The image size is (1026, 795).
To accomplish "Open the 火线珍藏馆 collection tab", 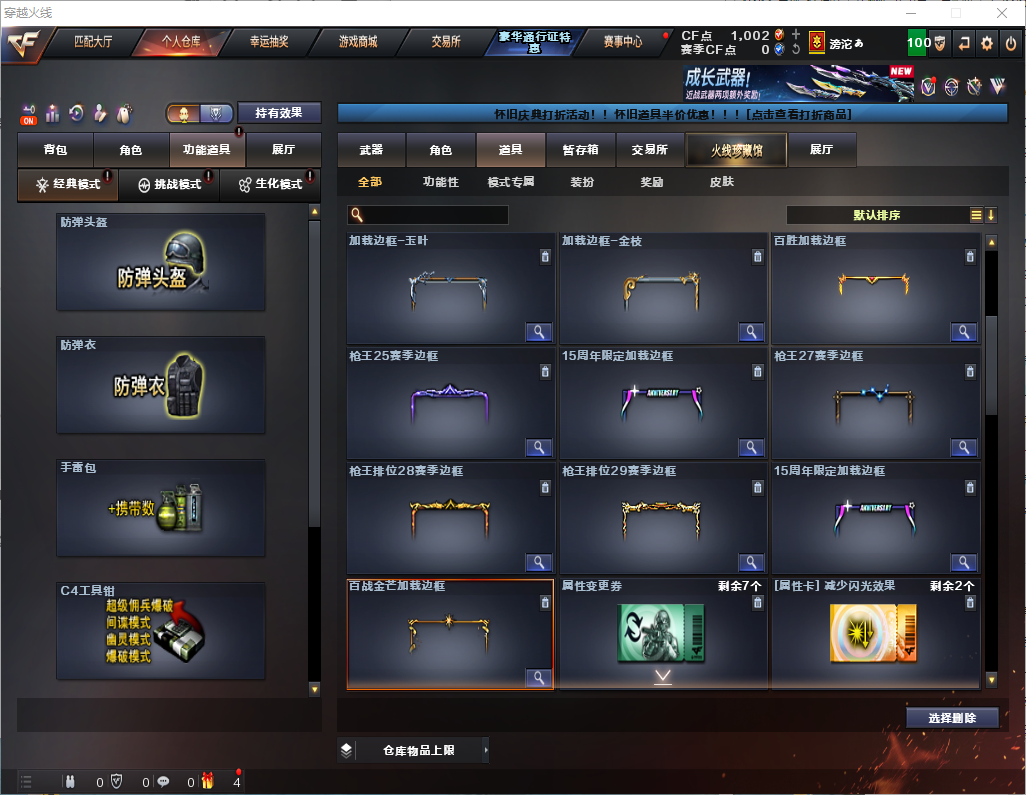I will 735,150.
